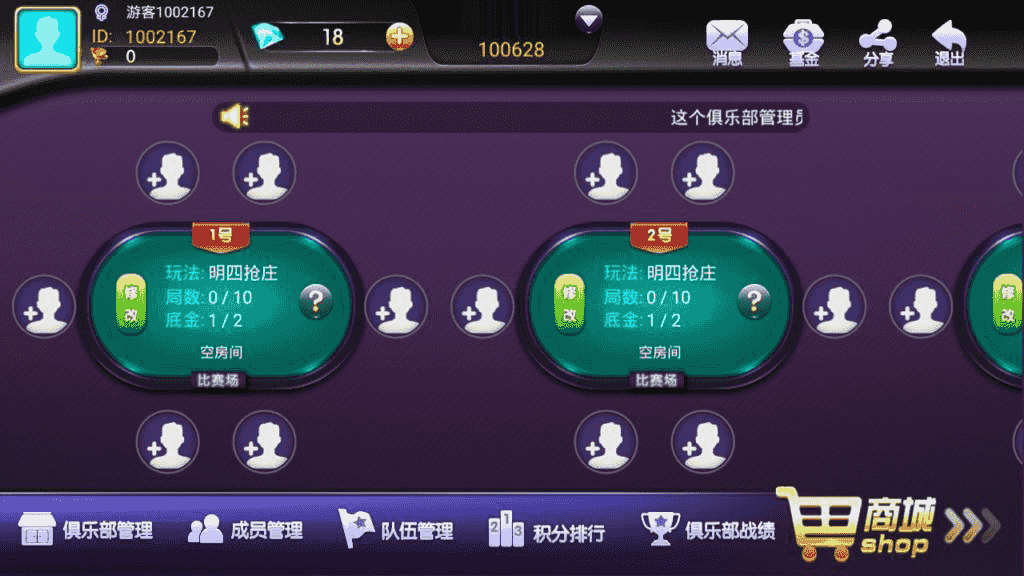View 俱乐部战绩 club records
Image resolution: width=1024 pixels, height=576 pixels.
click(x=709, y=530)
